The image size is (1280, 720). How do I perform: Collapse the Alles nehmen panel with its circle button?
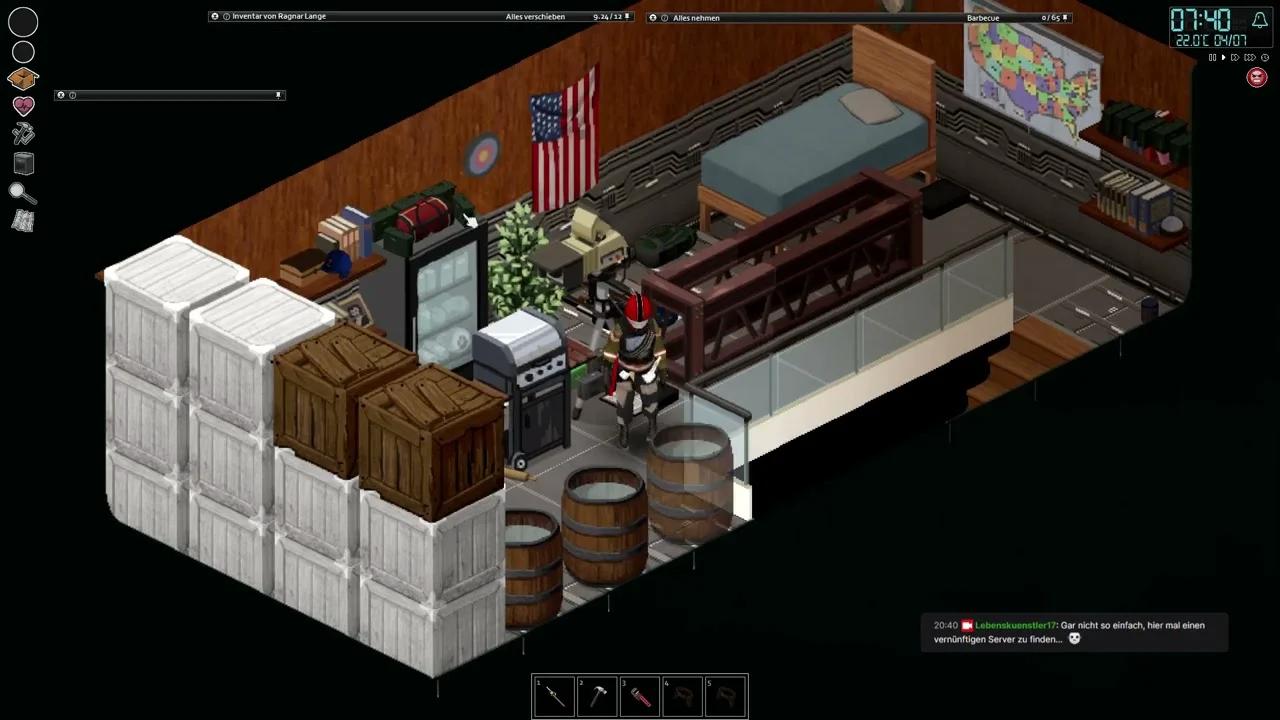(x=653, y=17)
